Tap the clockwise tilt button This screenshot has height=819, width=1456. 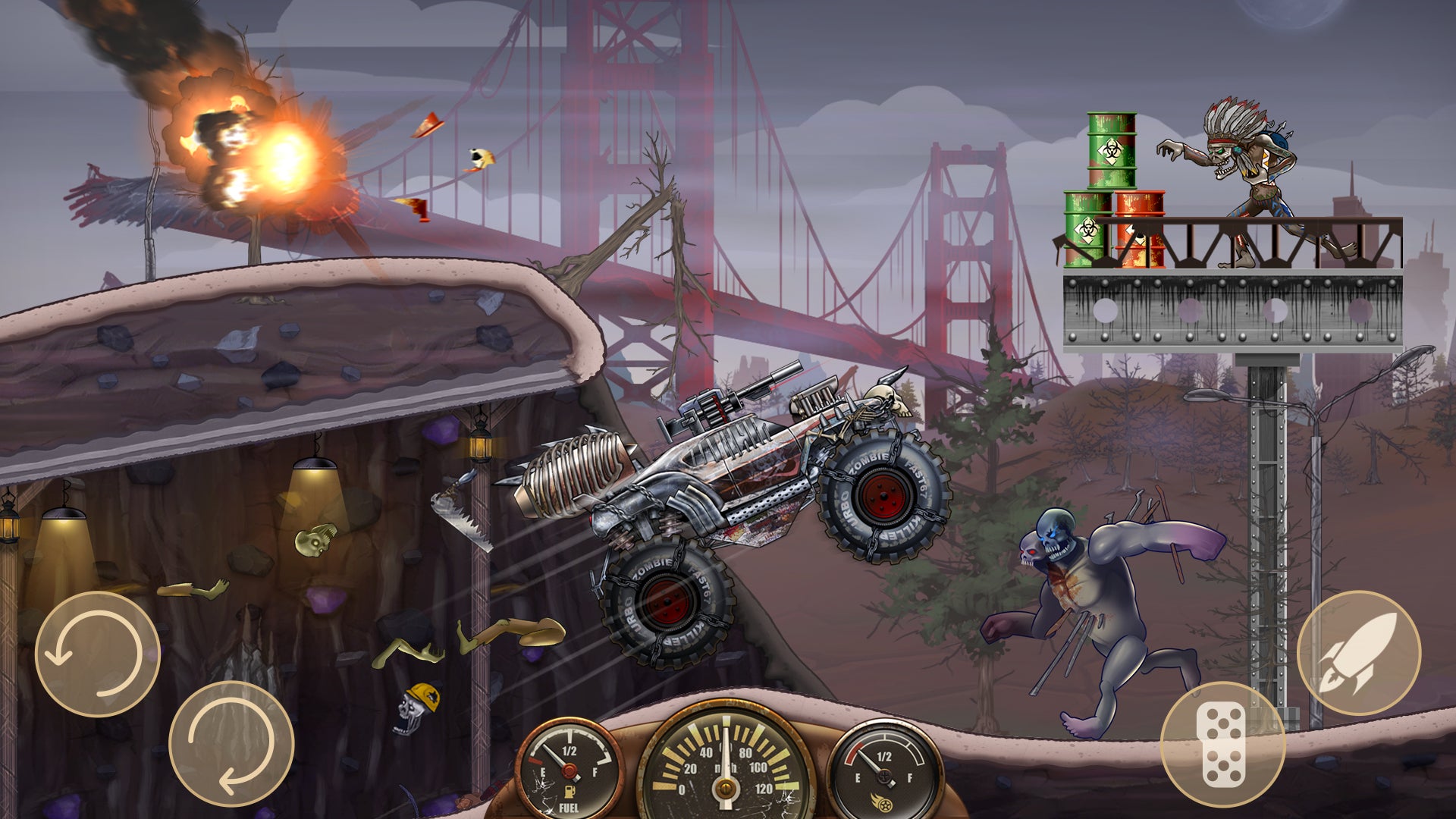tap(231, 743)
